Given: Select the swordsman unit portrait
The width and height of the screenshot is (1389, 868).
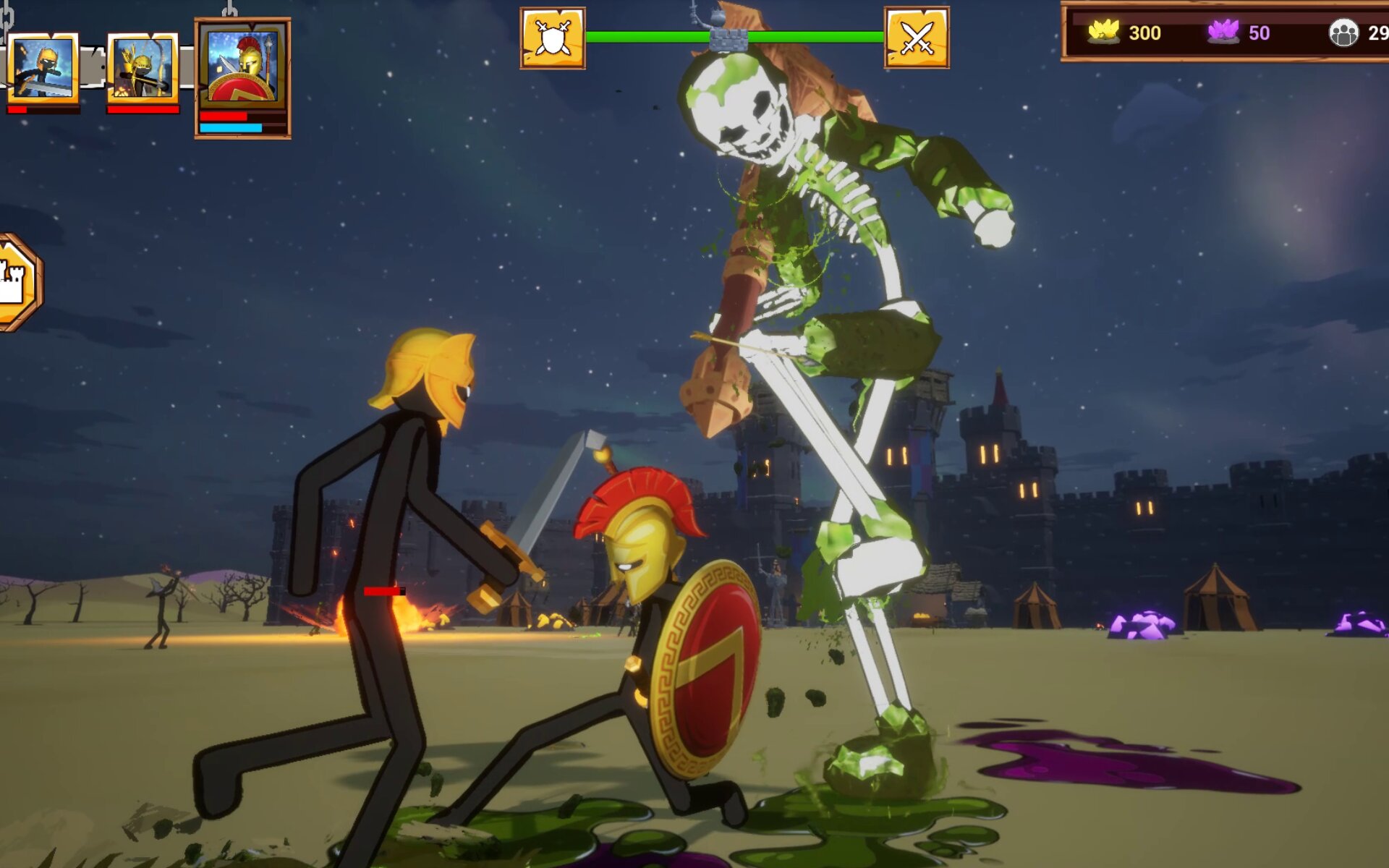Looking at the screenshot, I should coord(43,67).
